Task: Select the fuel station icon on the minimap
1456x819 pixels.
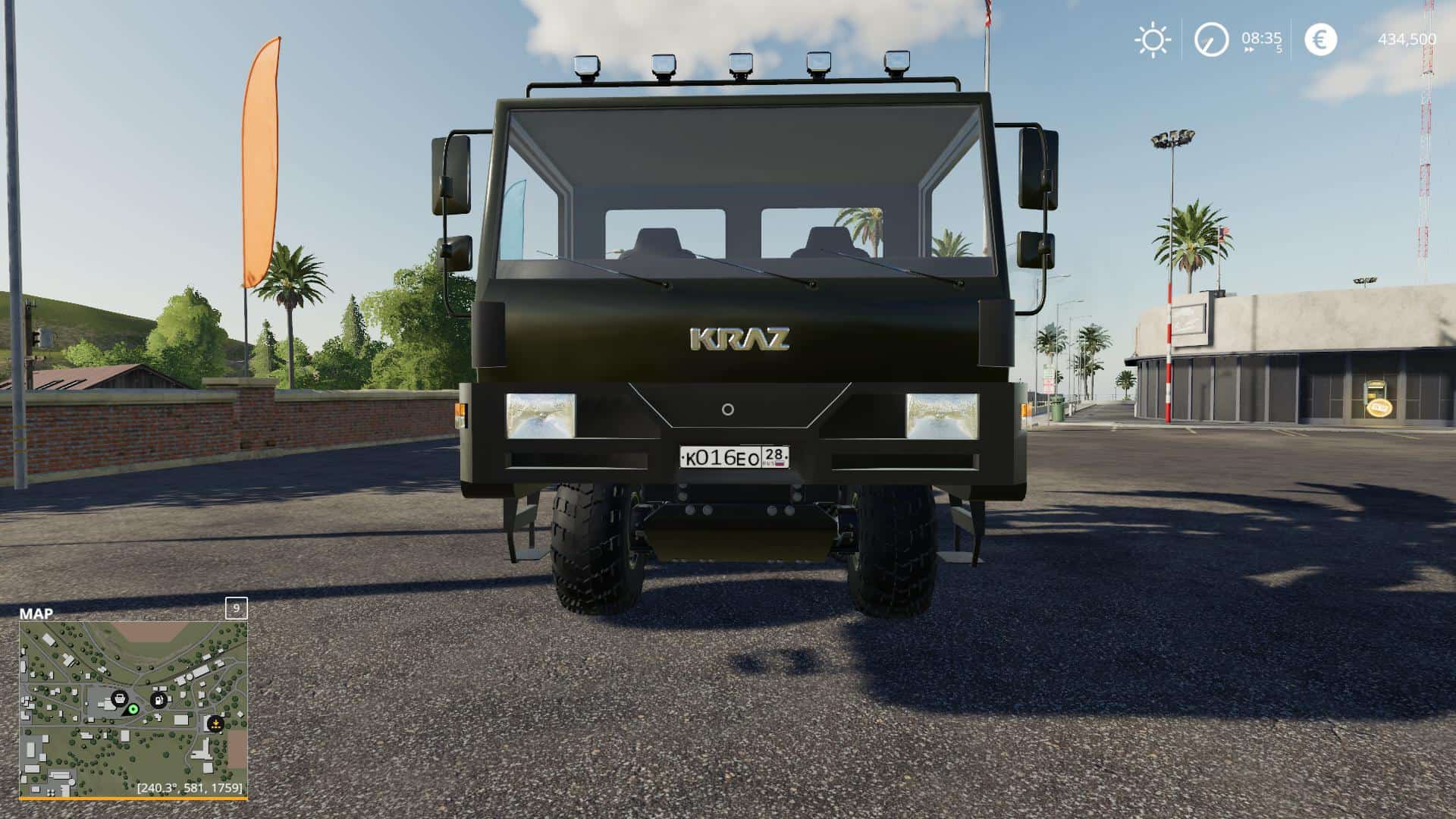Action: click(158, 699)
